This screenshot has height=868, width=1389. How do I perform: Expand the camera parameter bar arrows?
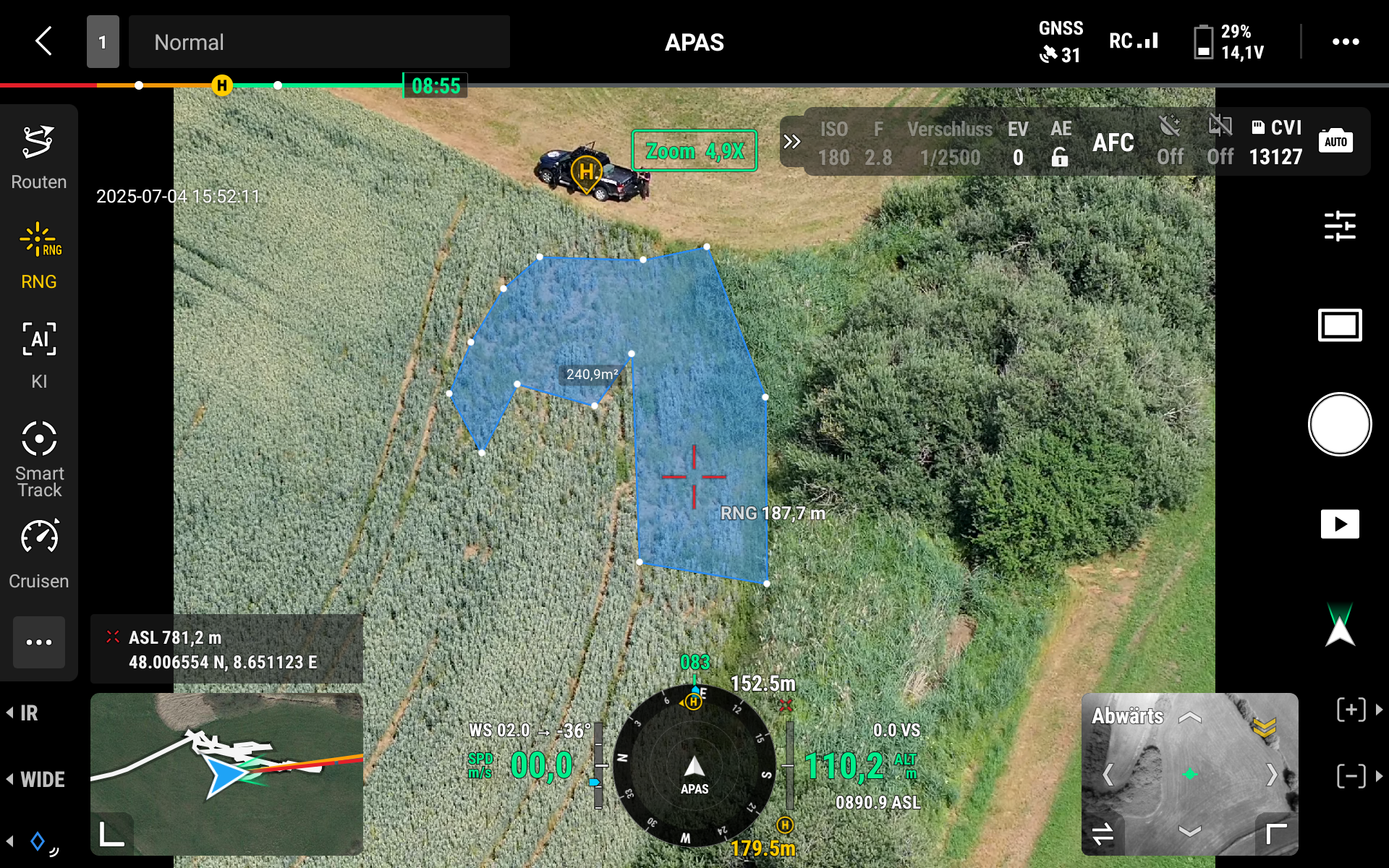(792, 142)
